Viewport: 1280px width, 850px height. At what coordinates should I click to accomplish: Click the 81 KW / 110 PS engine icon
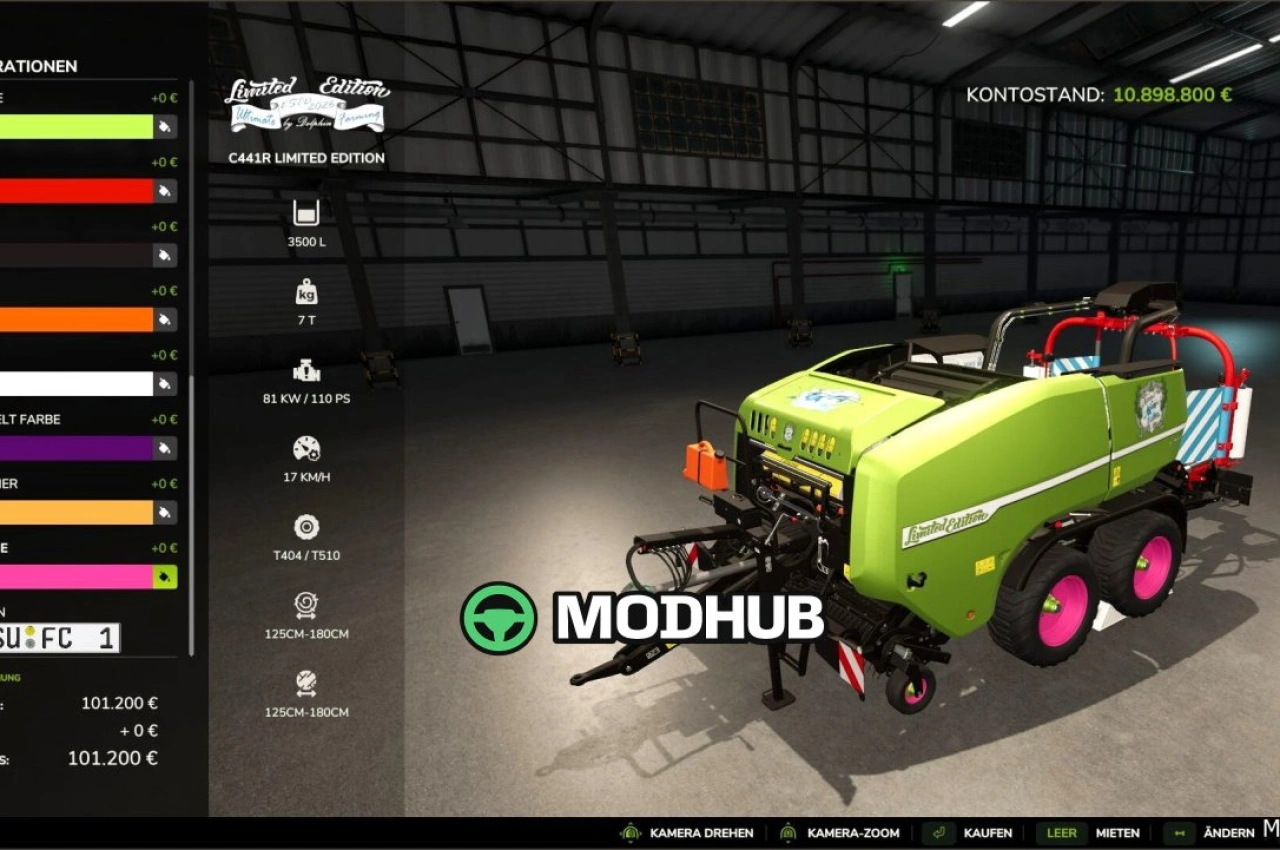point(305,371)
